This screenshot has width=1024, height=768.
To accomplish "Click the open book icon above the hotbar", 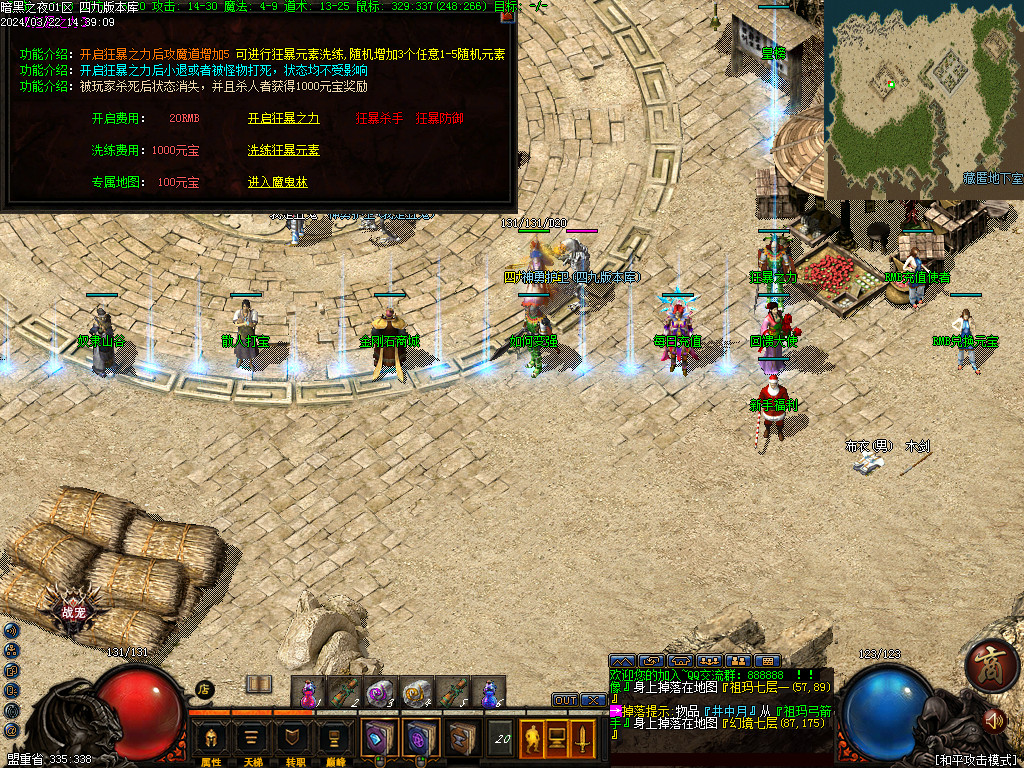I will pyautogui.click(x=259, y=684).
